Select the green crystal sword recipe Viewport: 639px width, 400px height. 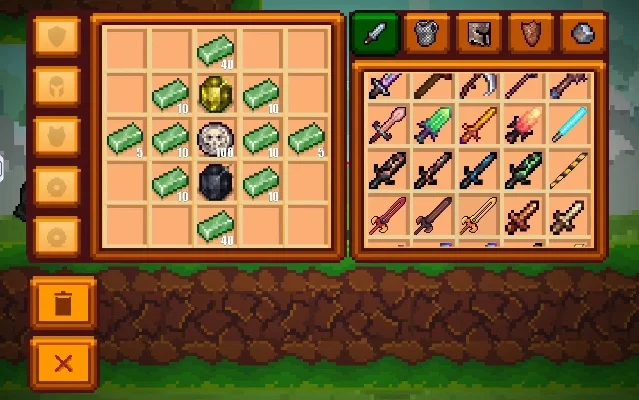coord(433,129)
